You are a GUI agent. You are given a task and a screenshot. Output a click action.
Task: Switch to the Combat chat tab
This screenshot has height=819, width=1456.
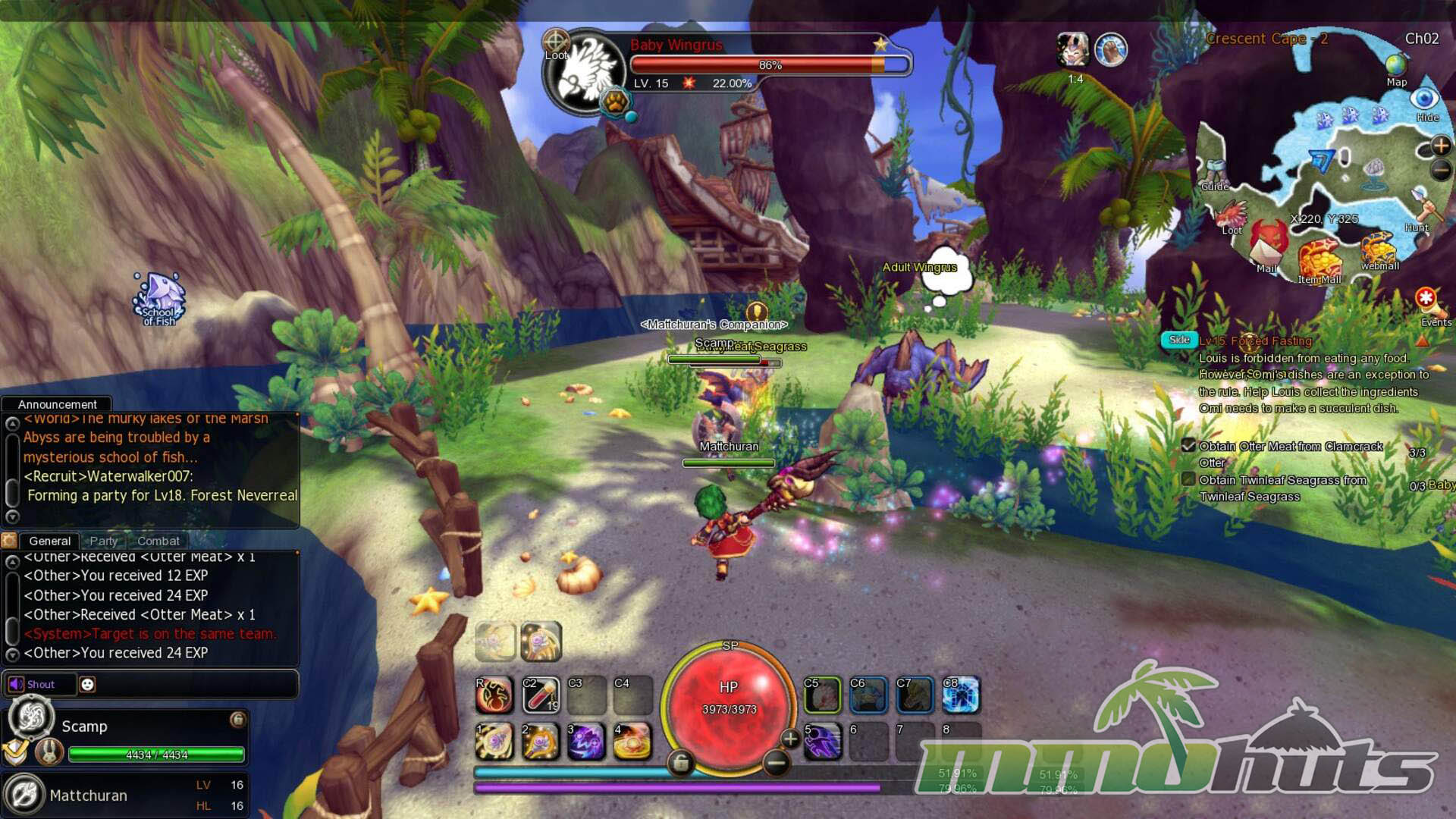pyautogui.click(x=158, y=541)
